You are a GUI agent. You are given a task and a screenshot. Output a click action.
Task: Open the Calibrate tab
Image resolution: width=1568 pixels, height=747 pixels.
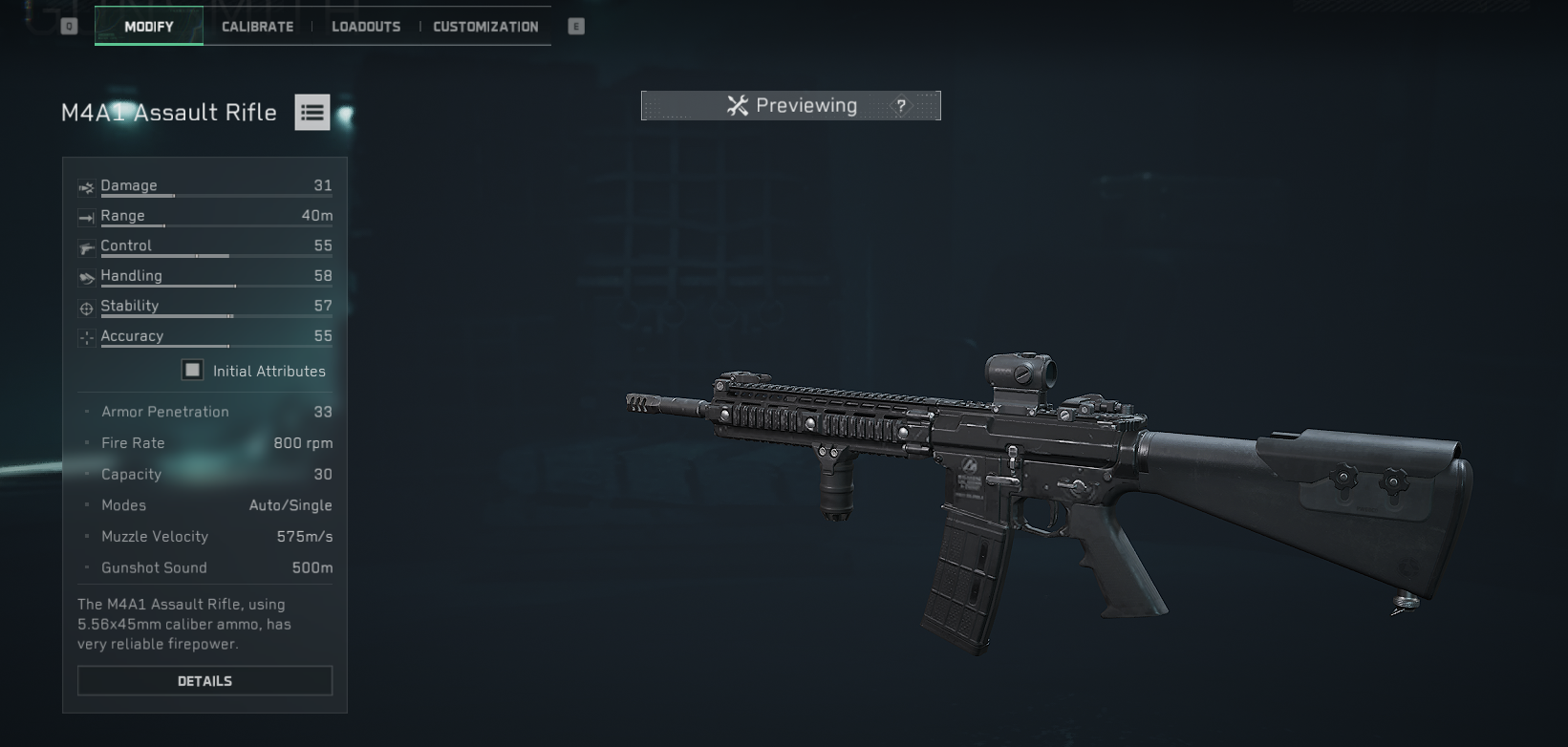[258, 27]
